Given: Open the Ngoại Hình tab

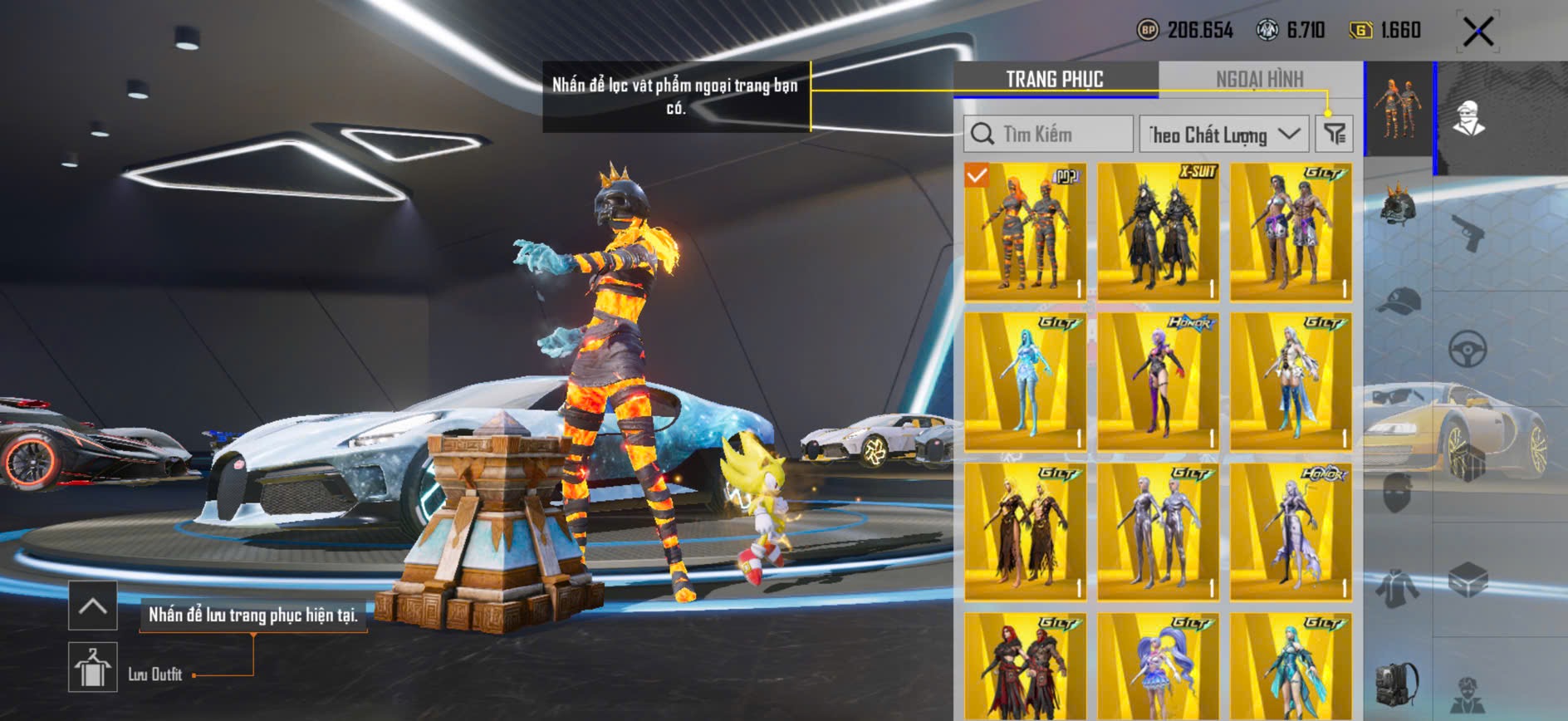Looking at the screenshot, I should point(1259,79).
